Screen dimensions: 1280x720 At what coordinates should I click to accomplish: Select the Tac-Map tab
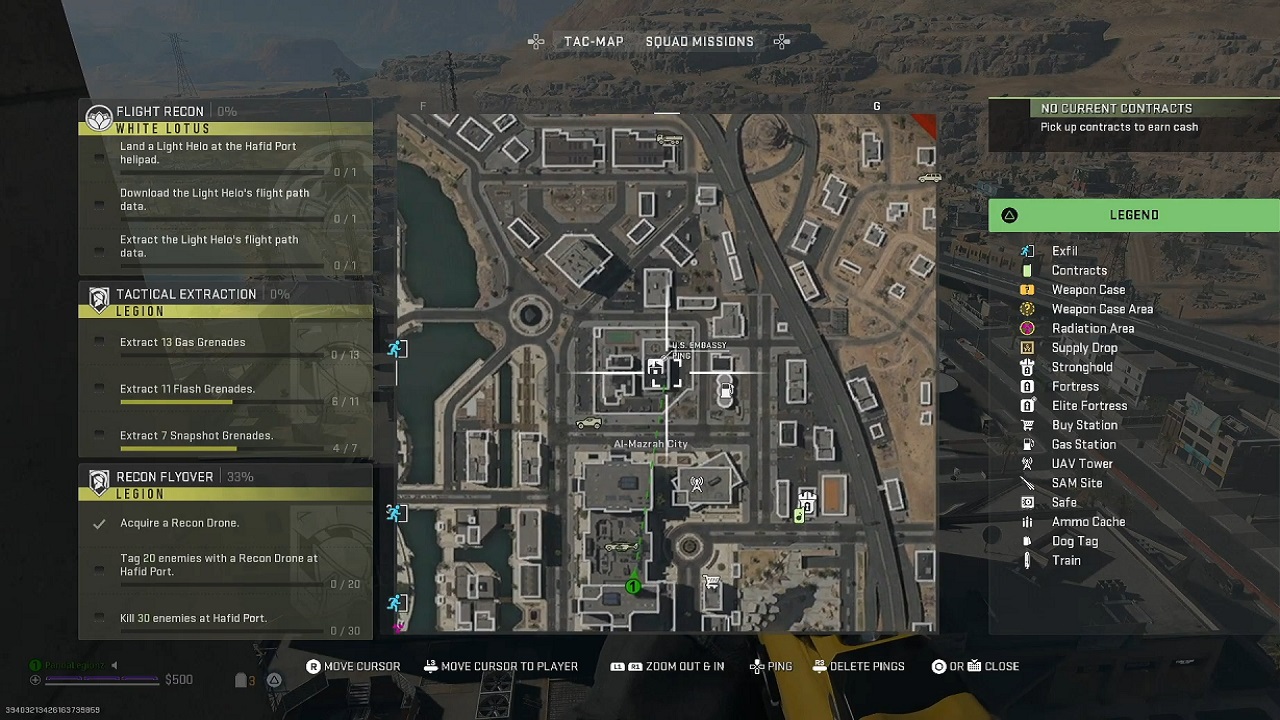(594, 41)
